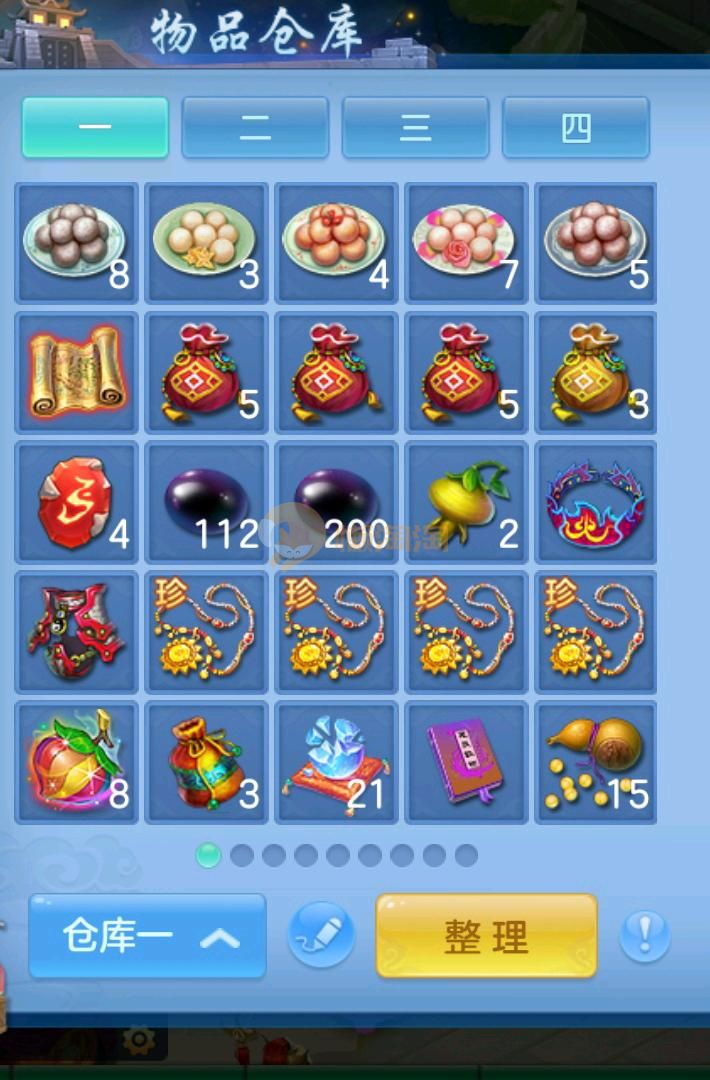Show the exclamation mark info tip
Image resolution: width=710 pixels, height=1080 pixels.
click(x=645, y=936)
